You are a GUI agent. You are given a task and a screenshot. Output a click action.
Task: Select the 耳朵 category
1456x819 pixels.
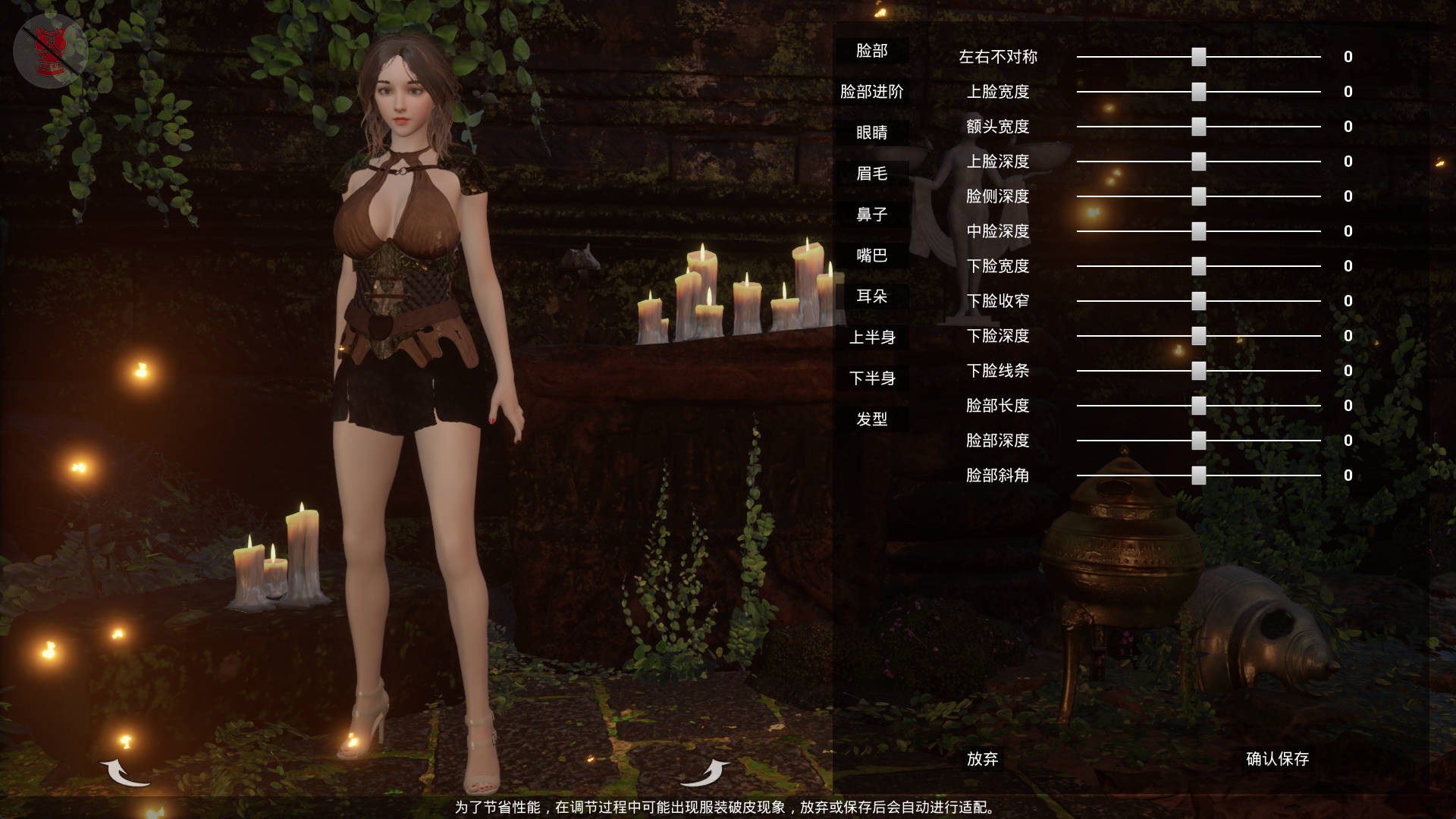coord(871,297)
